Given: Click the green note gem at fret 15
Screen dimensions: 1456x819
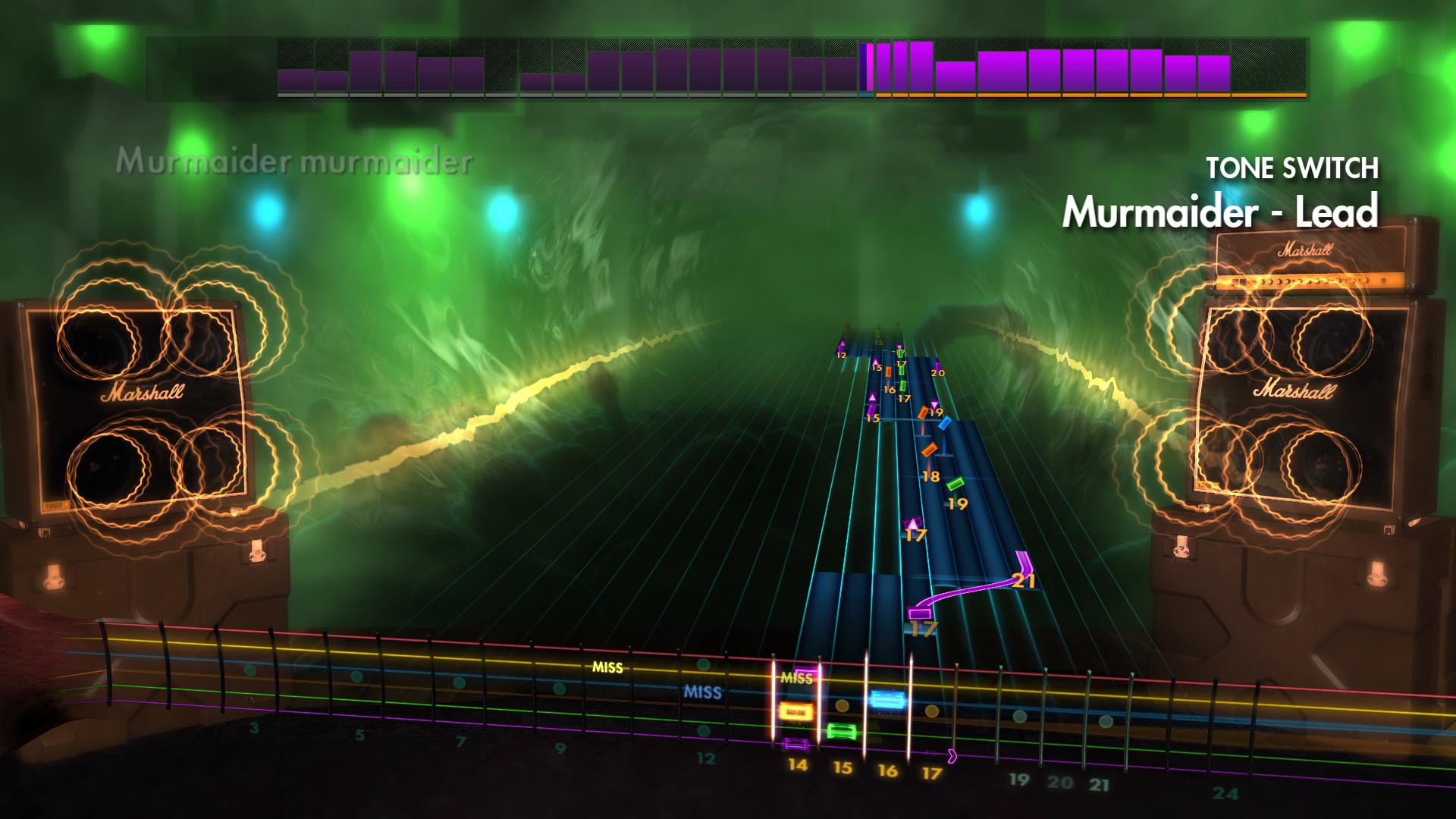Looking at the screenshot, I should [842, 731].
